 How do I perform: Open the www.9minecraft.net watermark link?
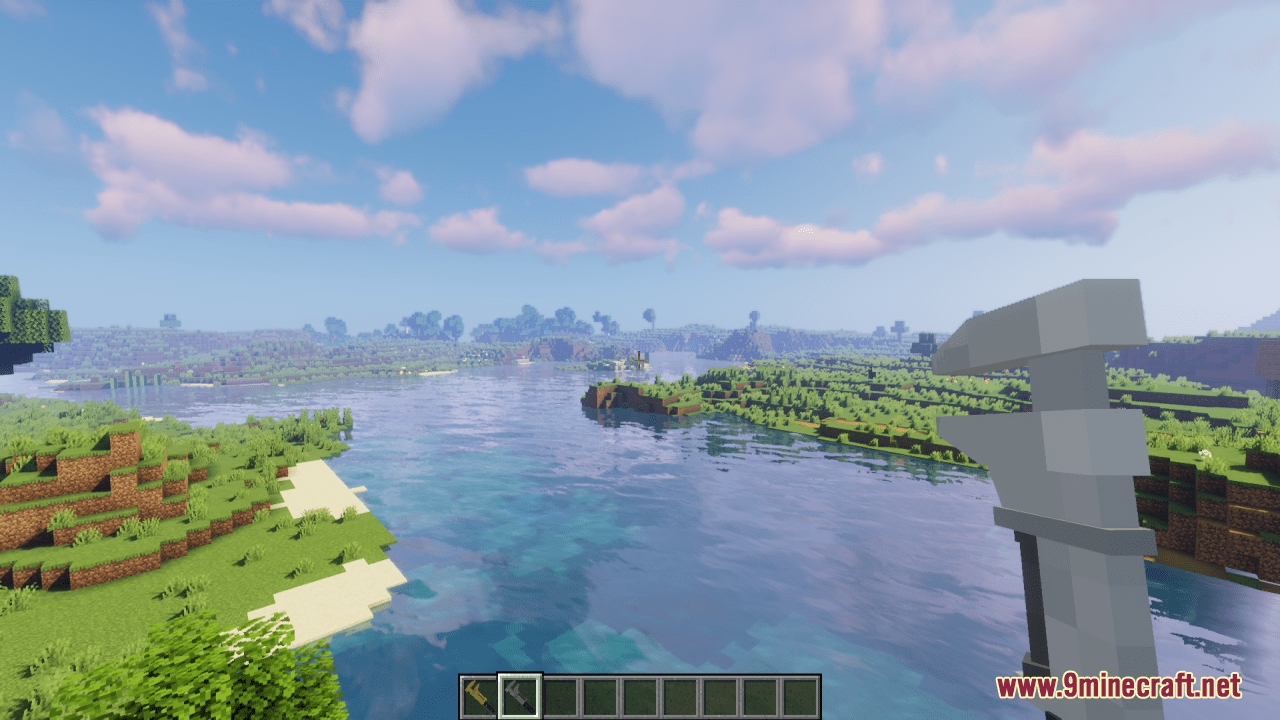1118,686
